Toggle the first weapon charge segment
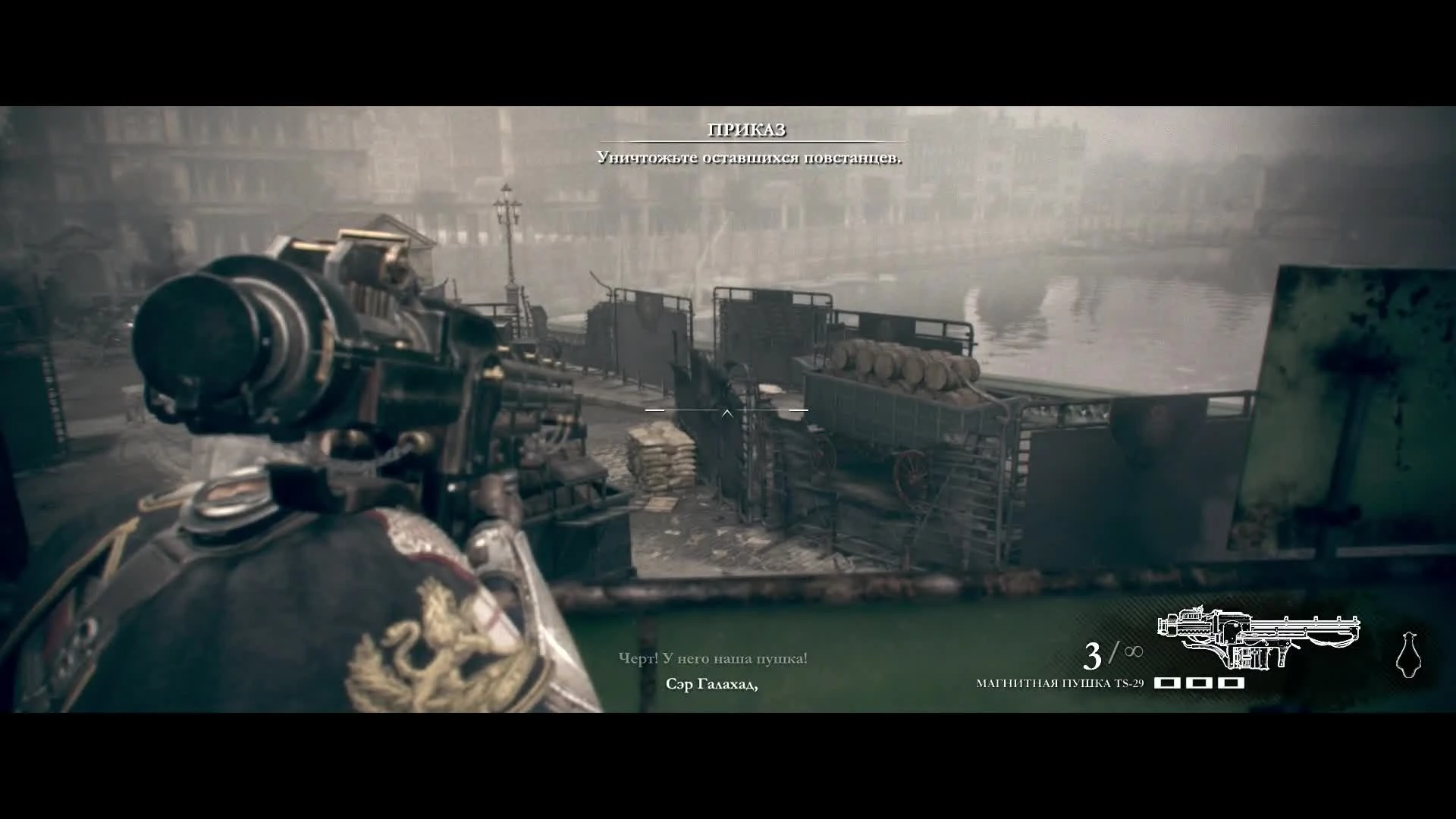 click(x=1169, y=682)
